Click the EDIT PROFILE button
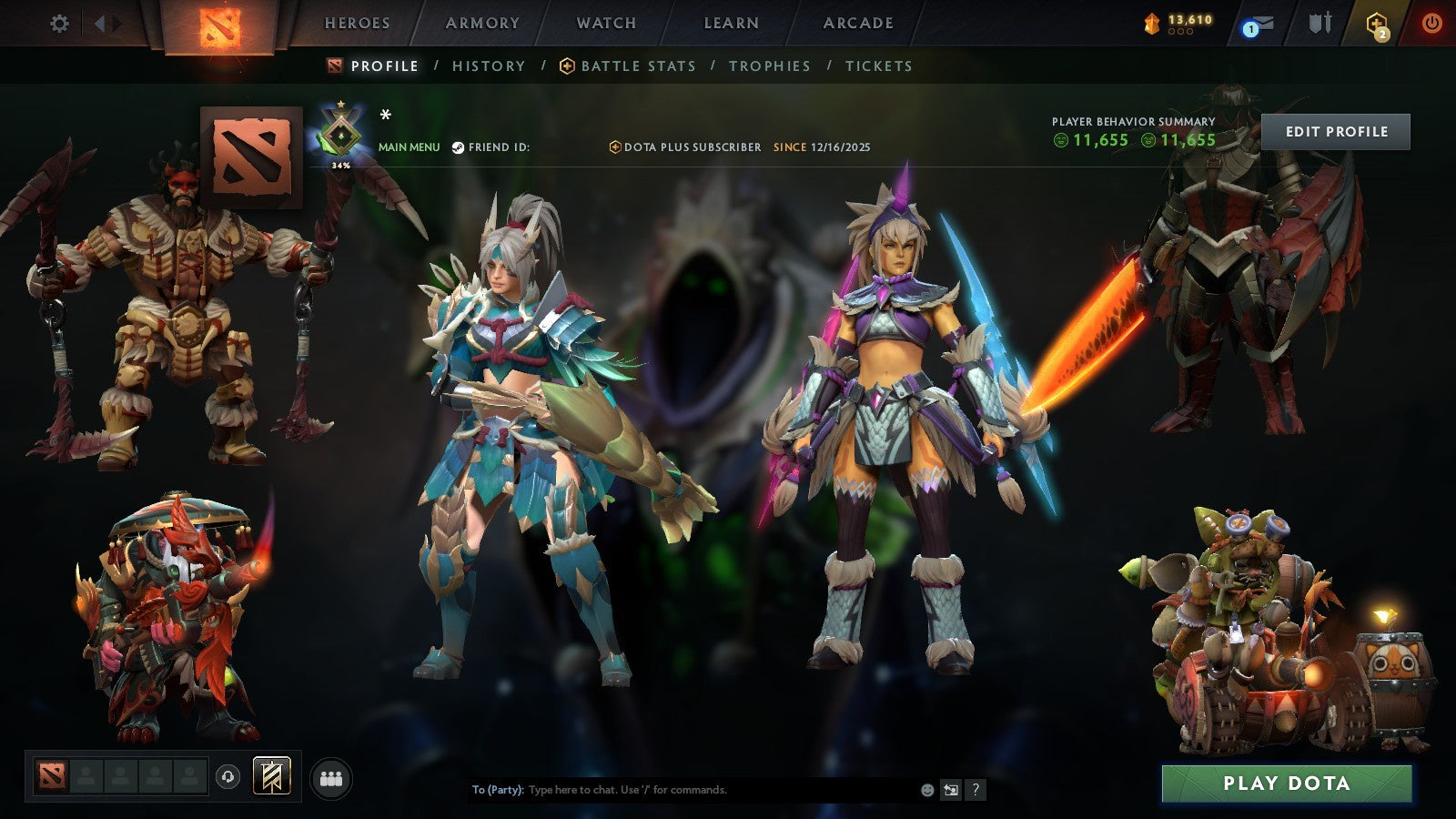This screenshot has height=819, width=1456. (x=1336, y=131)
